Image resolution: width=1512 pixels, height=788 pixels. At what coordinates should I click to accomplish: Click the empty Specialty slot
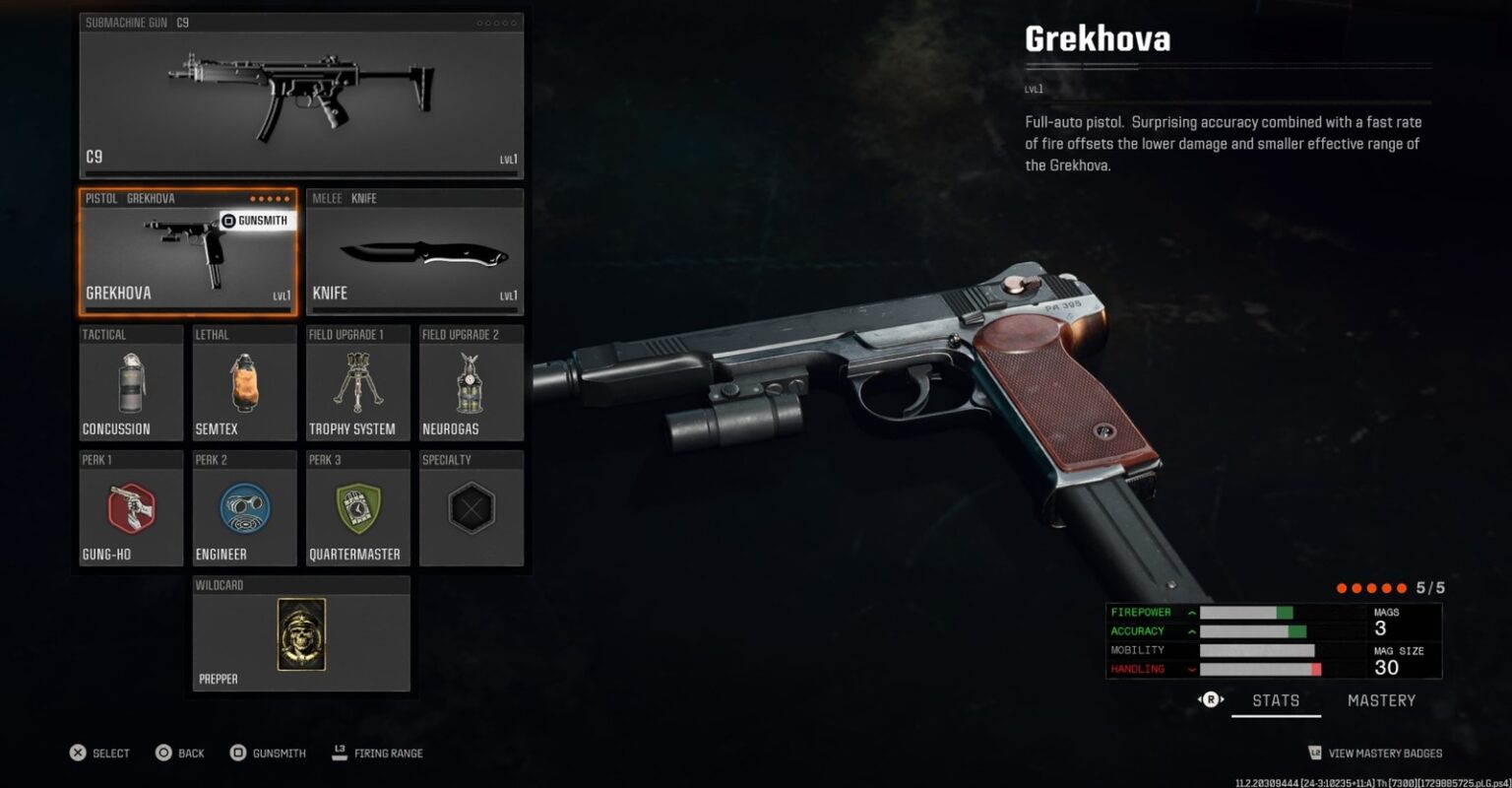(x=471, y=508)
